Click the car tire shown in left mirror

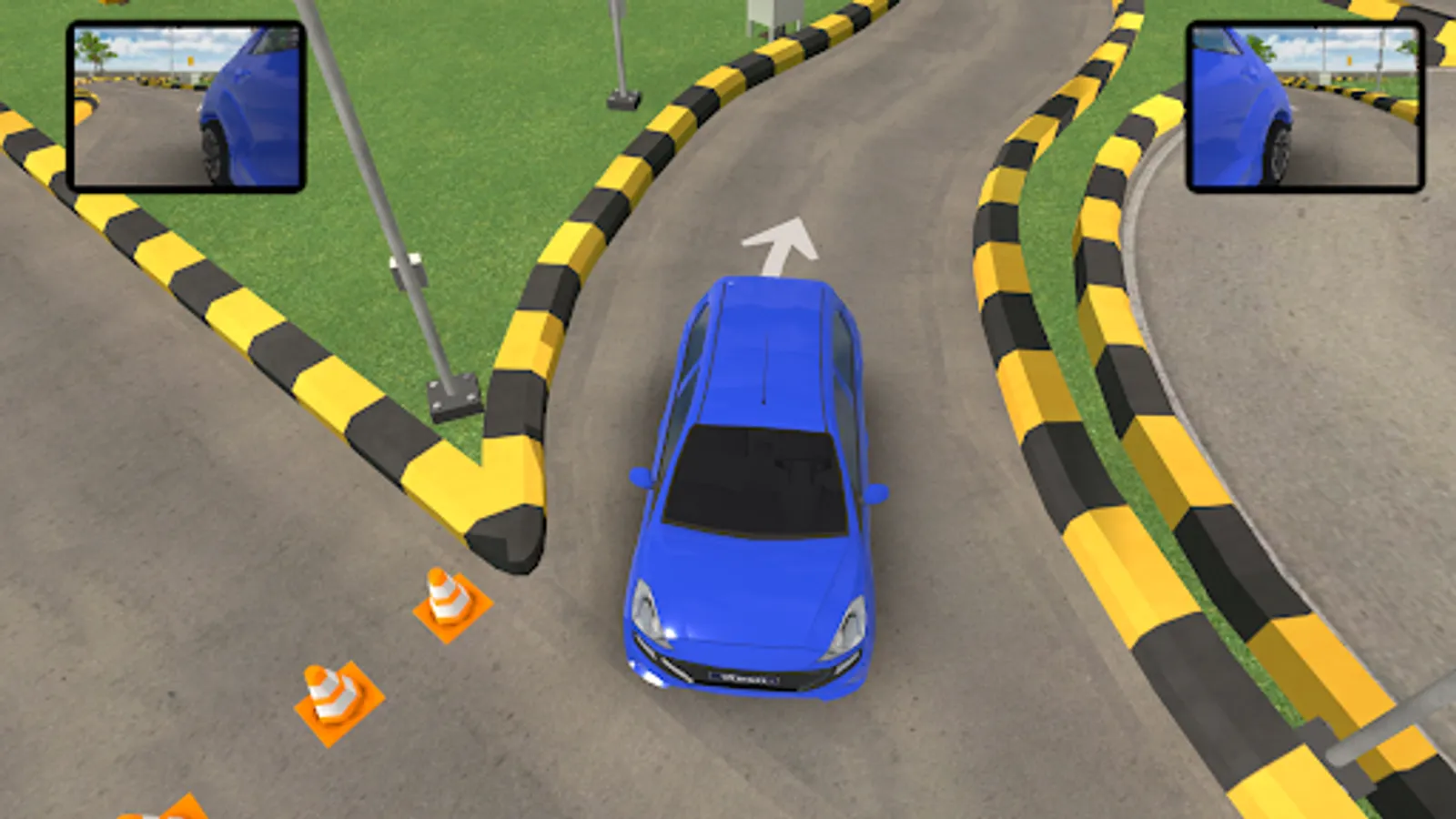(x=214, y=146)
